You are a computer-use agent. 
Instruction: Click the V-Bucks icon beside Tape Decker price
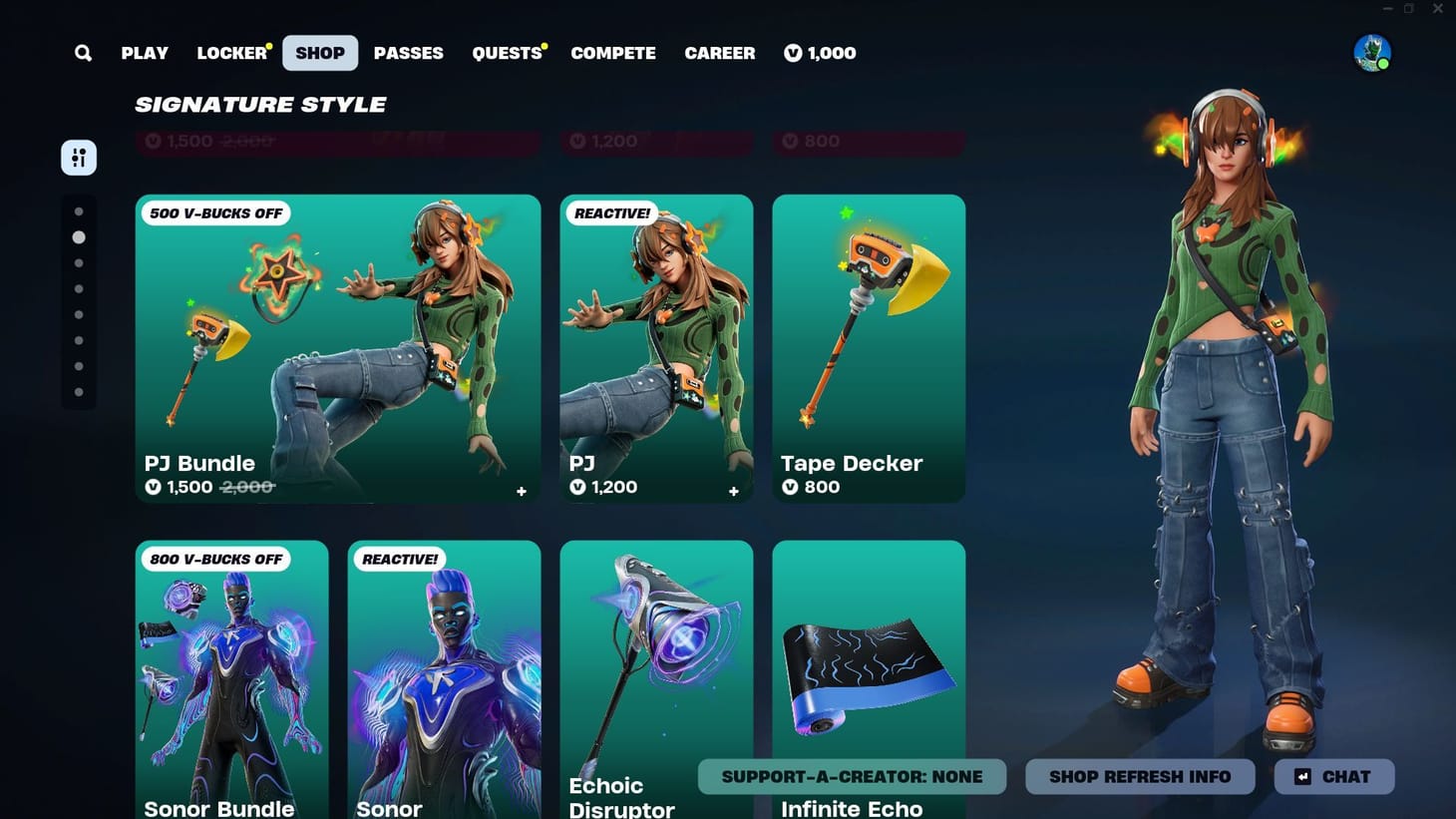point(791,487)
